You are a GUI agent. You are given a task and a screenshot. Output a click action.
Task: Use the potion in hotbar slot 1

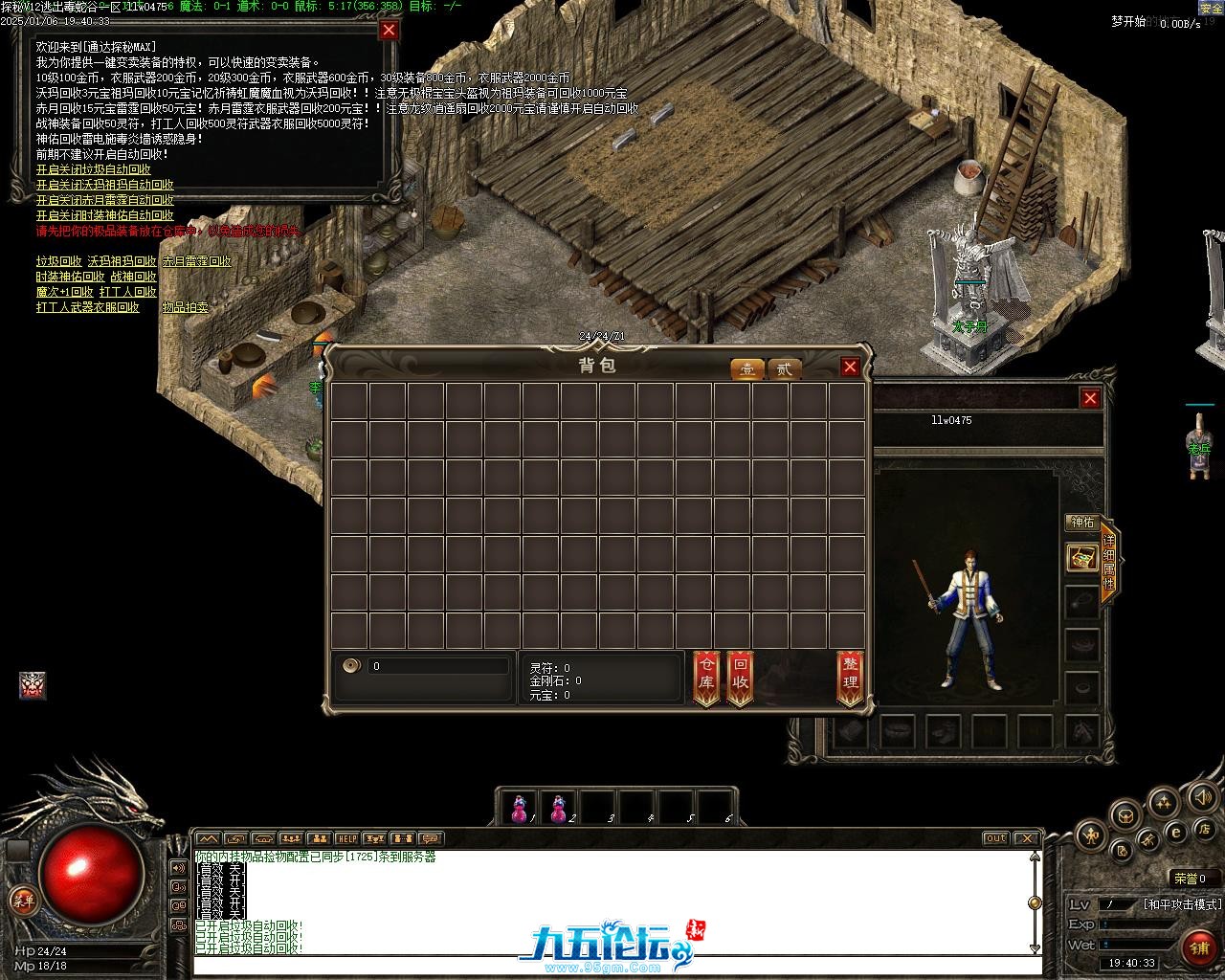(x=520, y=808)
